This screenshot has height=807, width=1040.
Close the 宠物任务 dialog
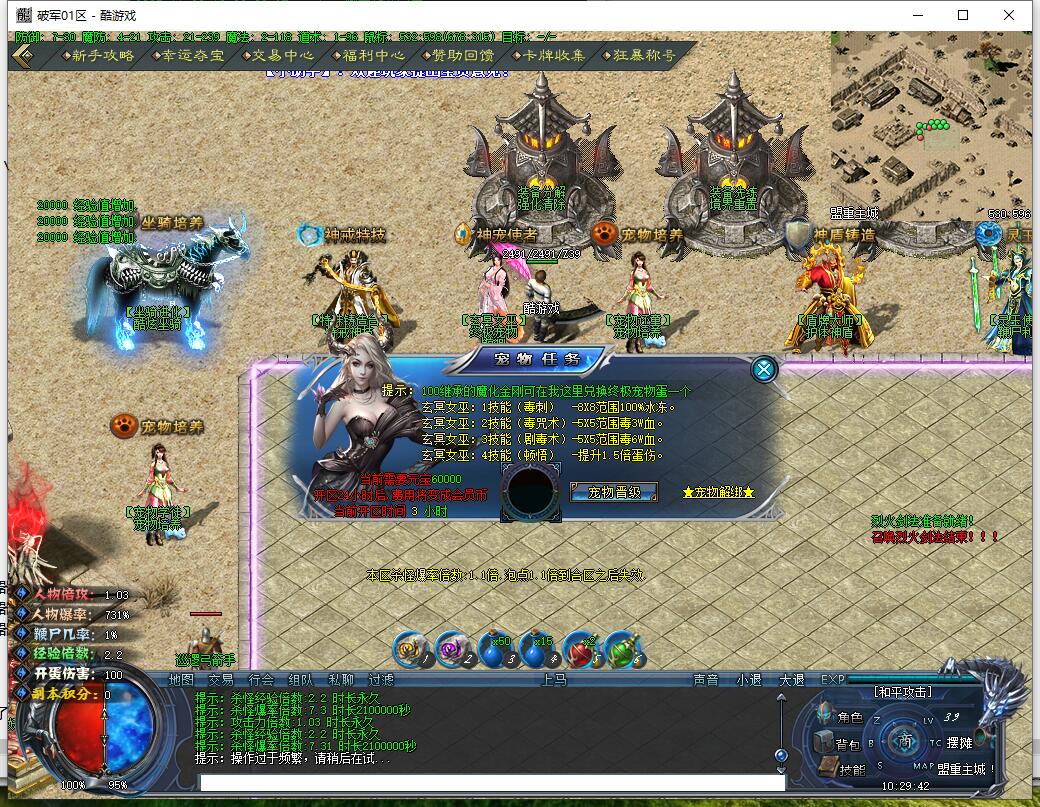(764, 370)
